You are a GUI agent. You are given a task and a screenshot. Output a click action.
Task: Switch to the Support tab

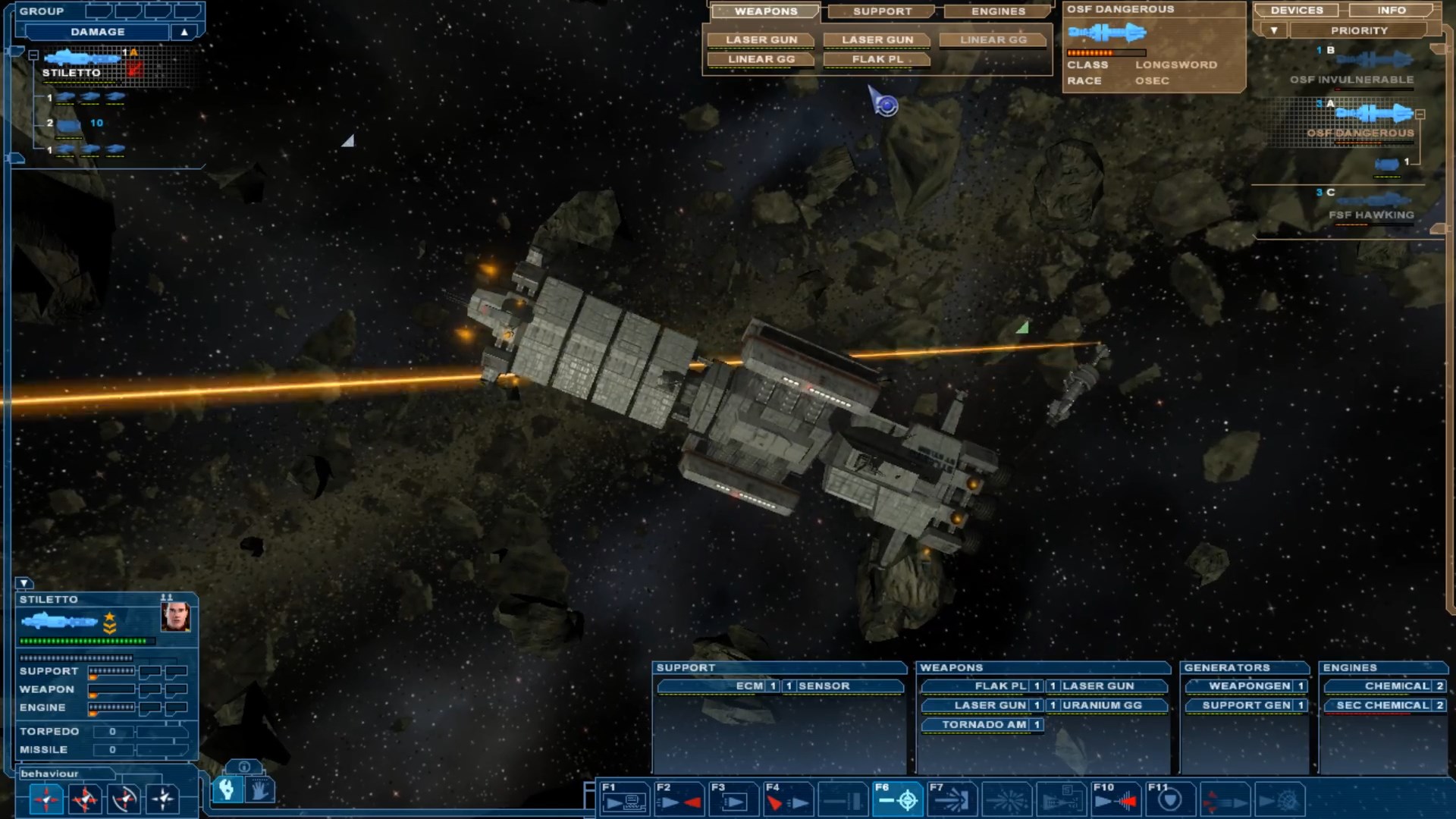tap(882, 11)
